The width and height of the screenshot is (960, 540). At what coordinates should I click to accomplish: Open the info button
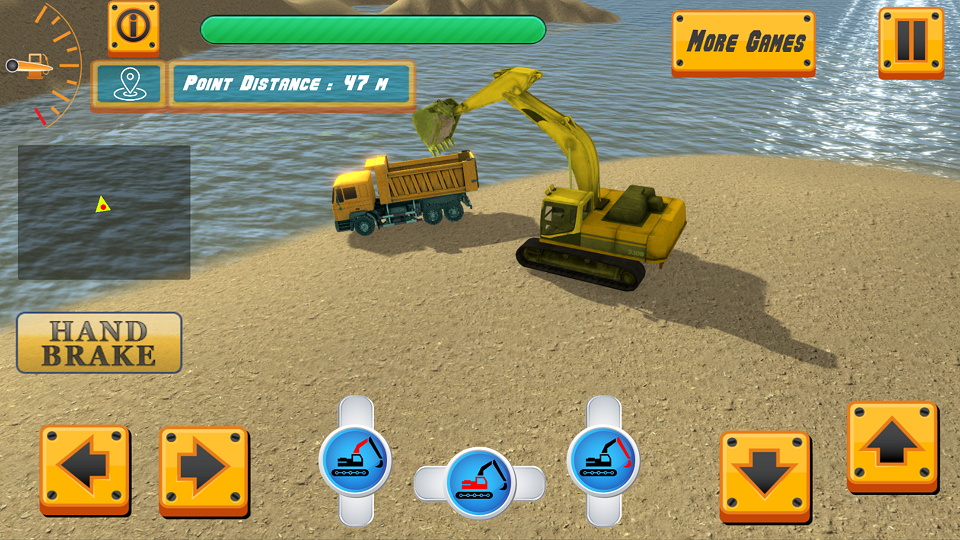tap(133, 27)
